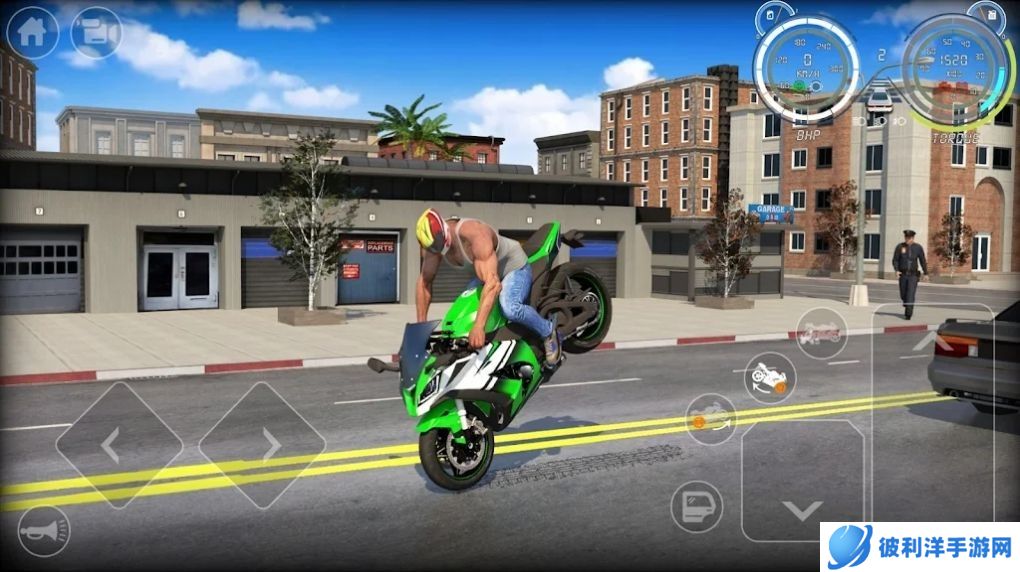
Task: Perform the wheelie stunt
Action: click(x=769, y=378)
